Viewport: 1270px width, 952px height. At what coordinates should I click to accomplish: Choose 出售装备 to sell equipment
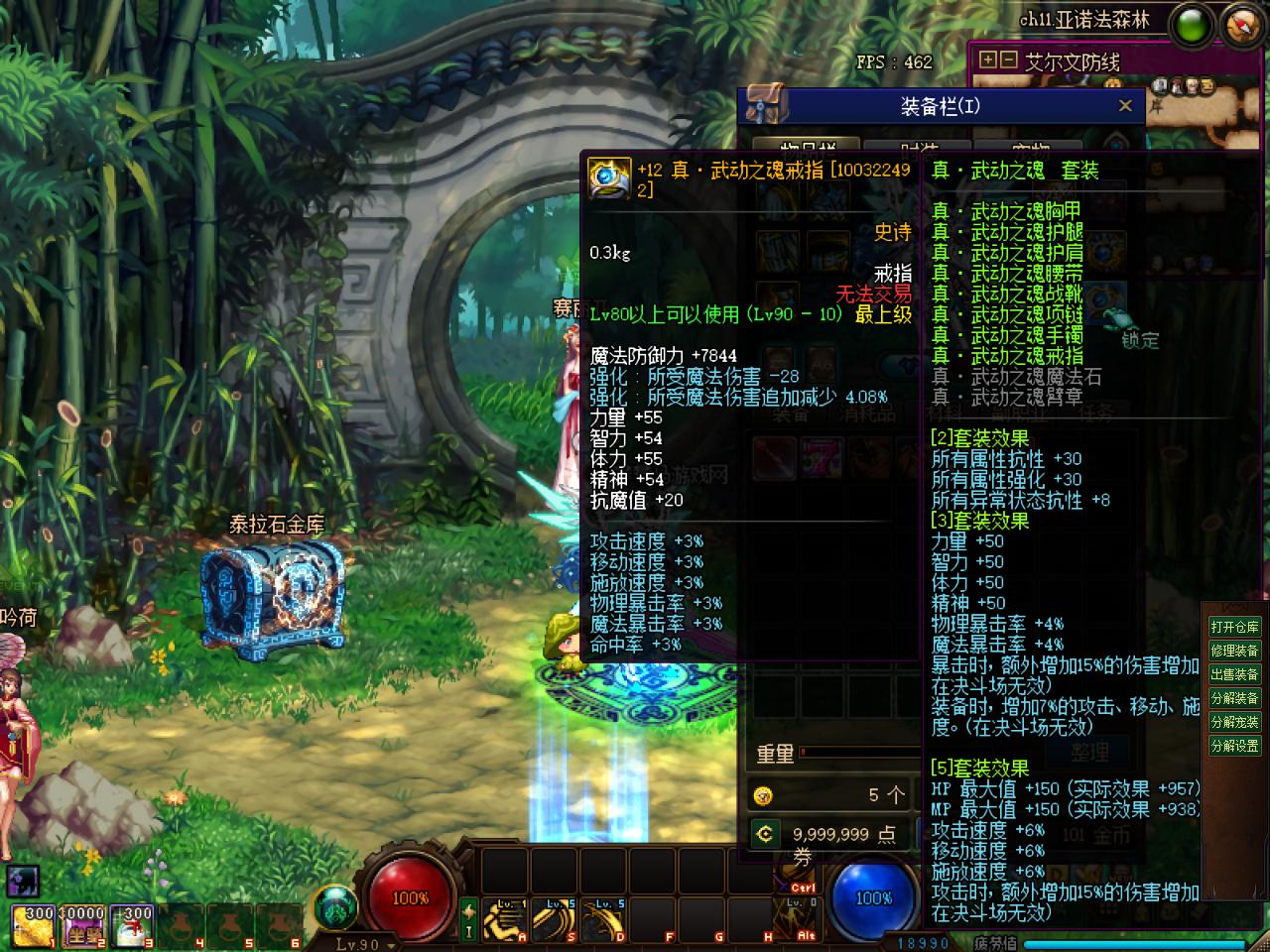pyautogui.click(x=1234, y=674)
